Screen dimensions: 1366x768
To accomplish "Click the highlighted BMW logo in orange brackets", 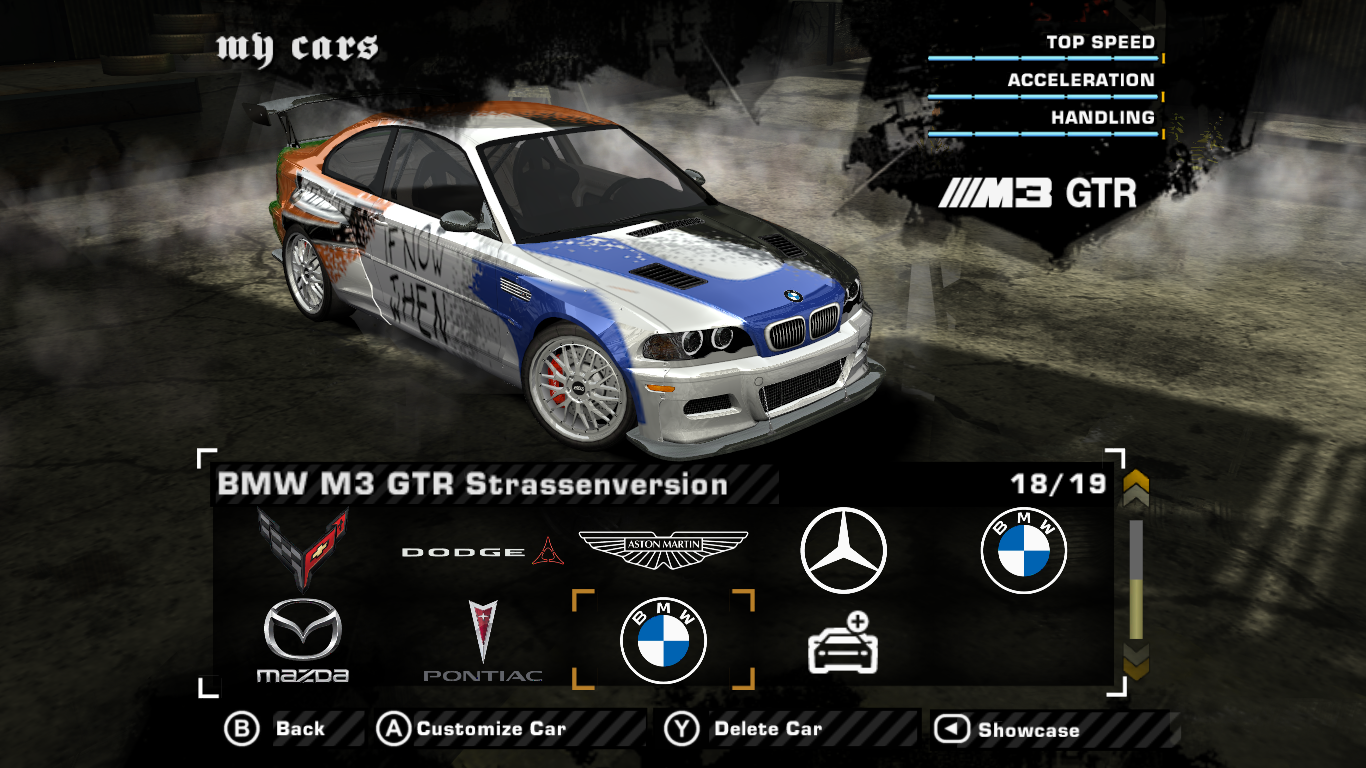I will point(663,641).
